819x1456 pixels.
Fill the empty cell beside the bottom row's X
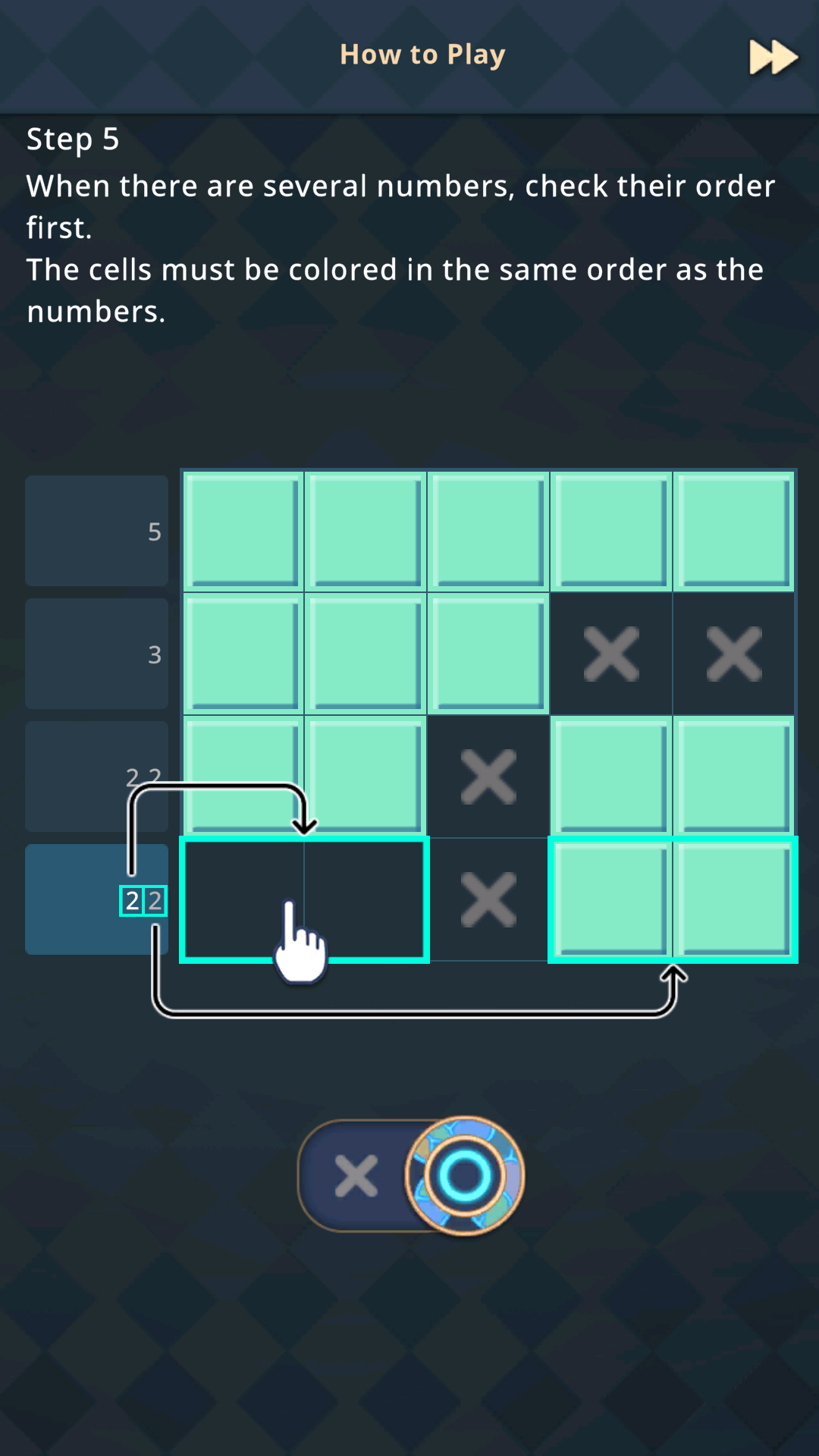[366, 899]
